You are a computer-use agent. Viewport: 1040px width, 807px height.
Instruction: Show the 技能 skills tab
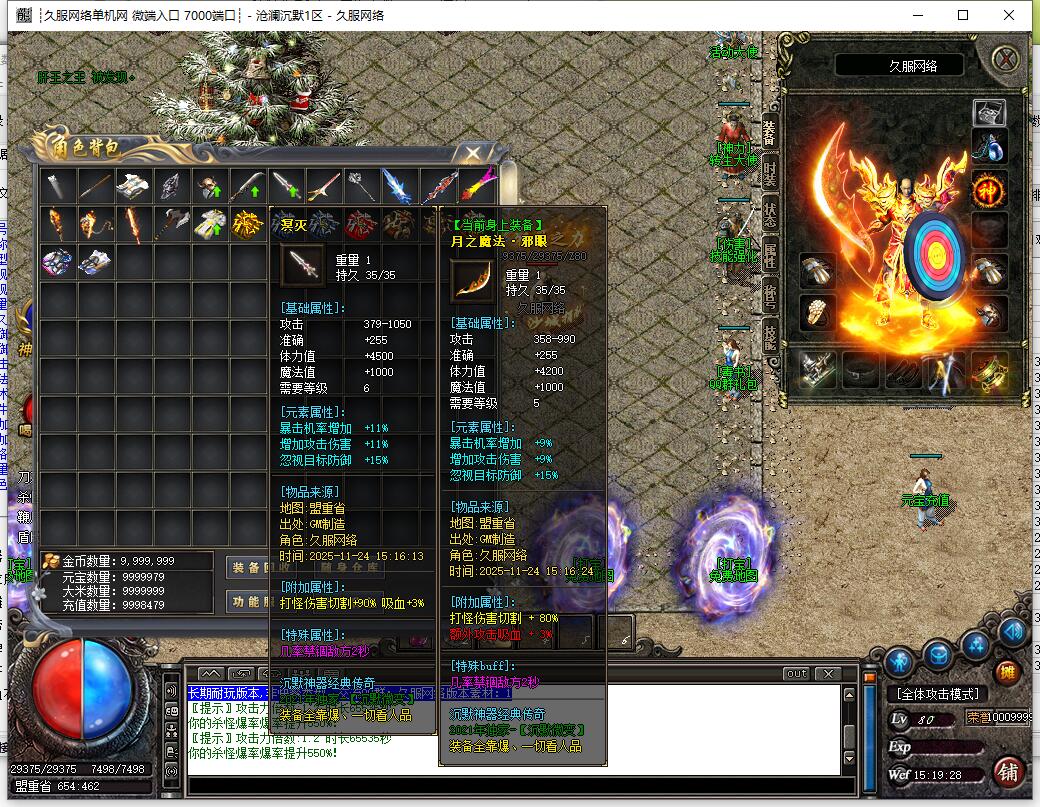770,337
